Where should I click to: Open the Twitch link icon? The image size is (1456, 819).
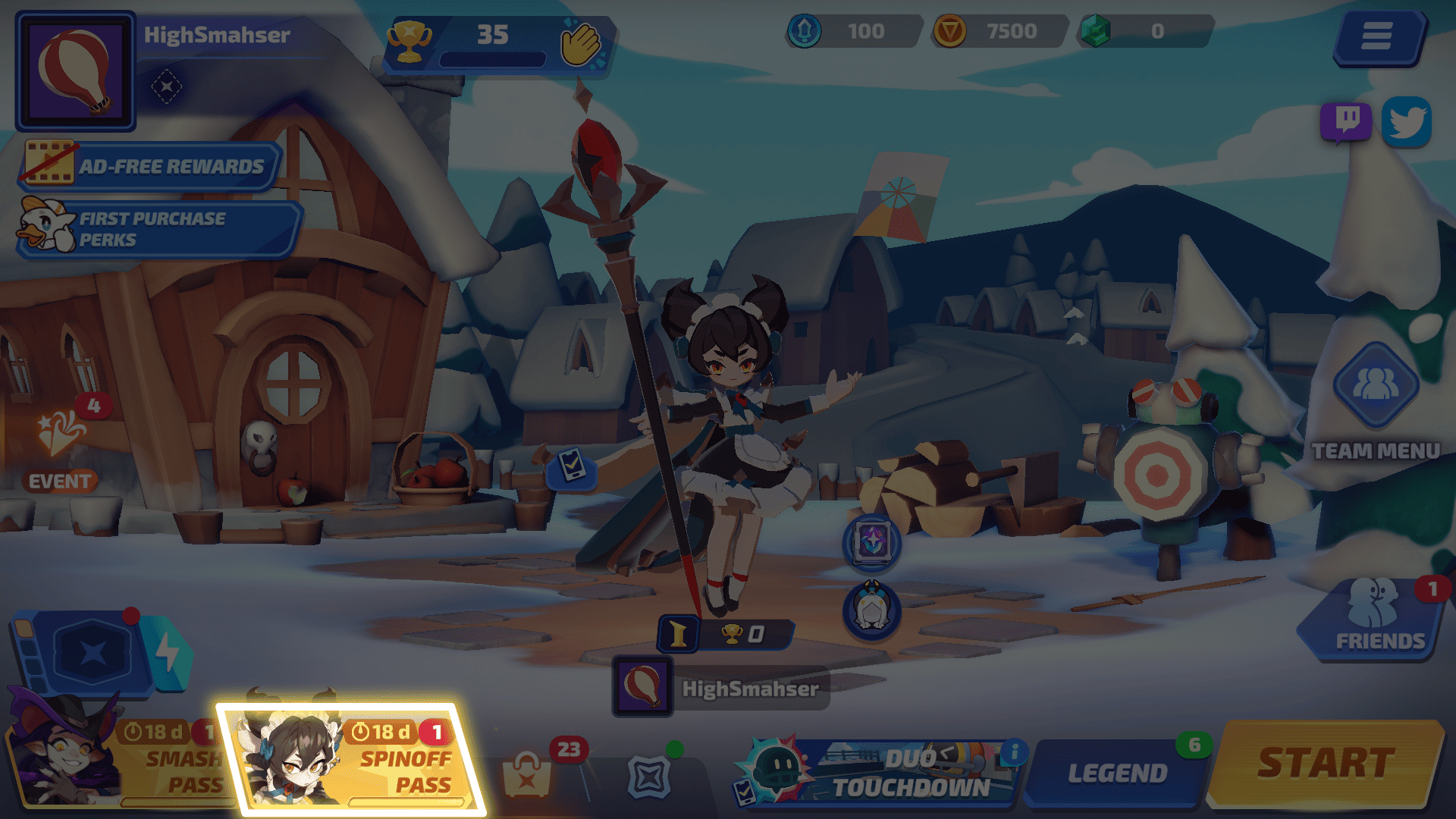tap(1346, 121)
